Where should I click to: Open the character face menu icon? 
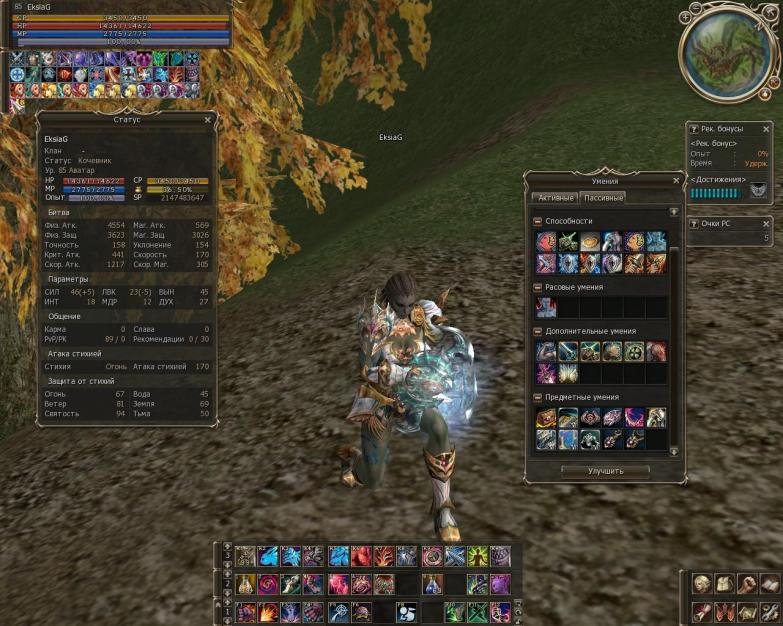(703, 583)
